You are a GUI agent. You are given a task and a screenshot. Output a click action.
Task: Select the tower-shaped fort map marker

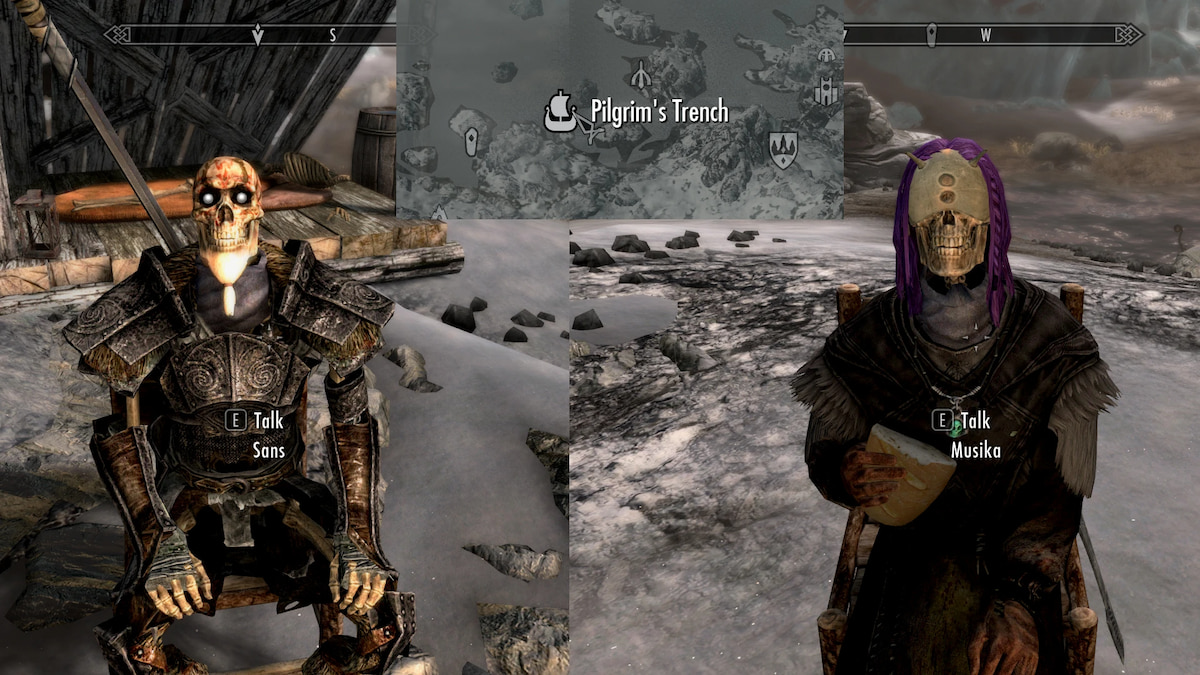point(825,92)
